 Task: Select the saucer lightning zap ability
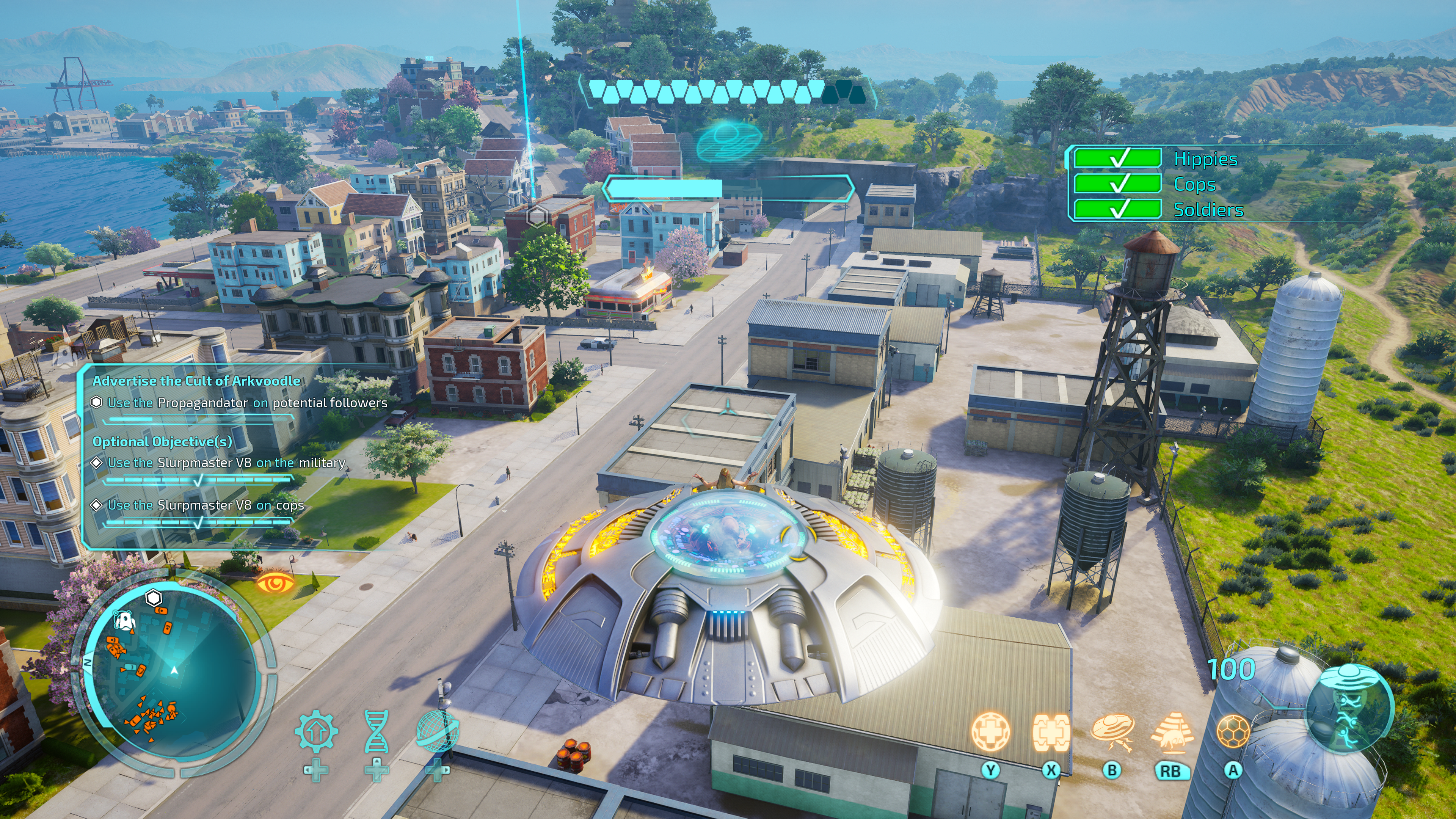(1112, 731)
